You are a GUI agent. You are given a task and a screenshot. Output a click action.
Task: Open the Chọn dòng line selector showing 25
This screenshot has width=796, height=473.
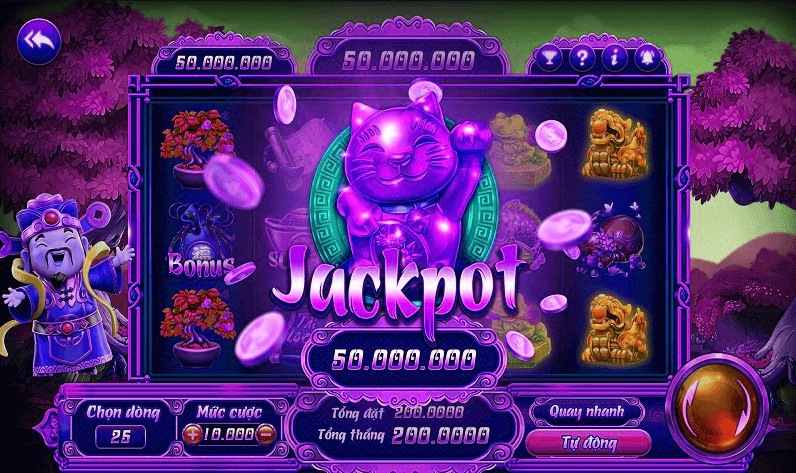tap(121, 436)
